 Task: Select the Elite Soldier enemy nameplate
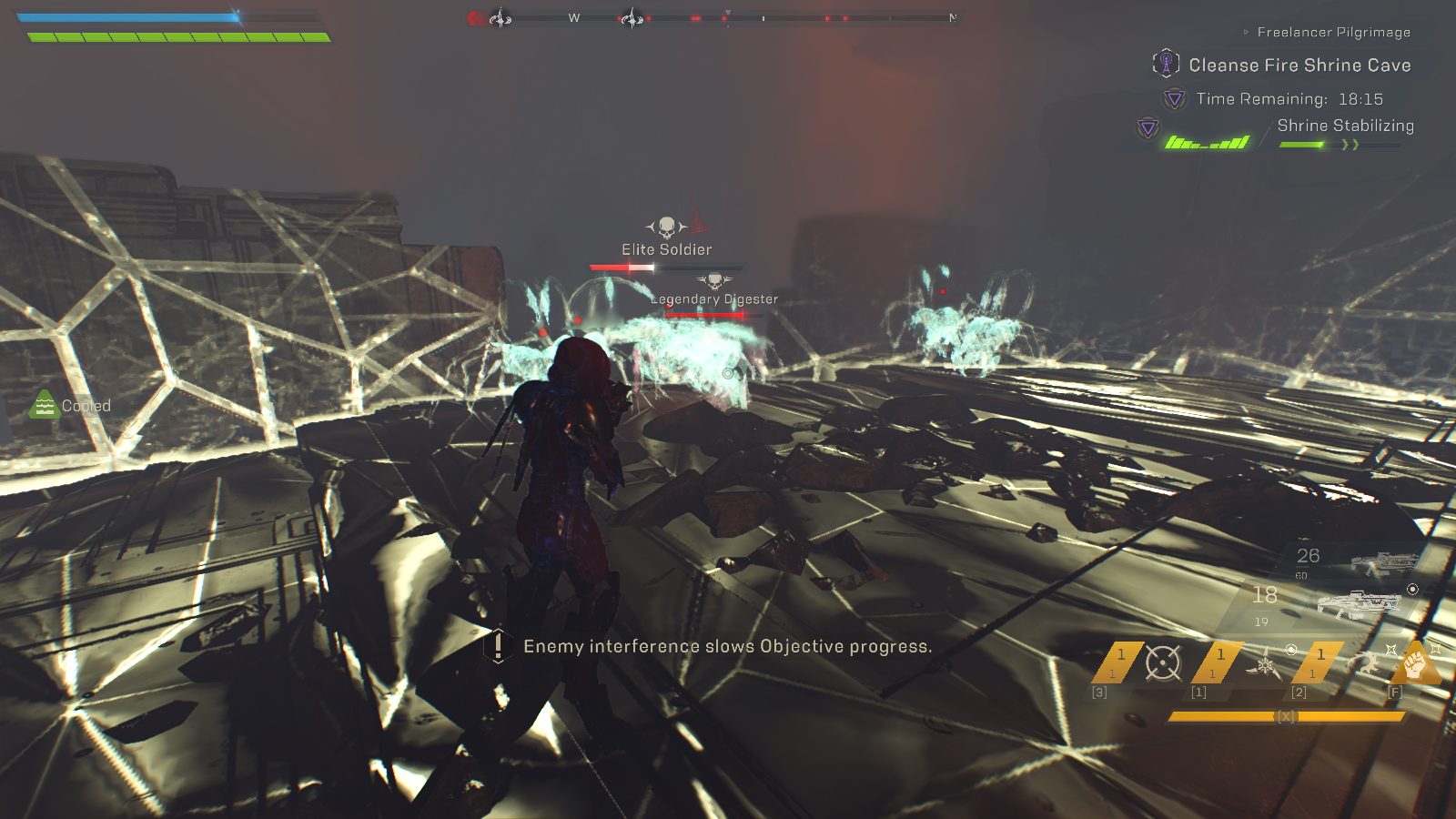(x=667, y=249)
